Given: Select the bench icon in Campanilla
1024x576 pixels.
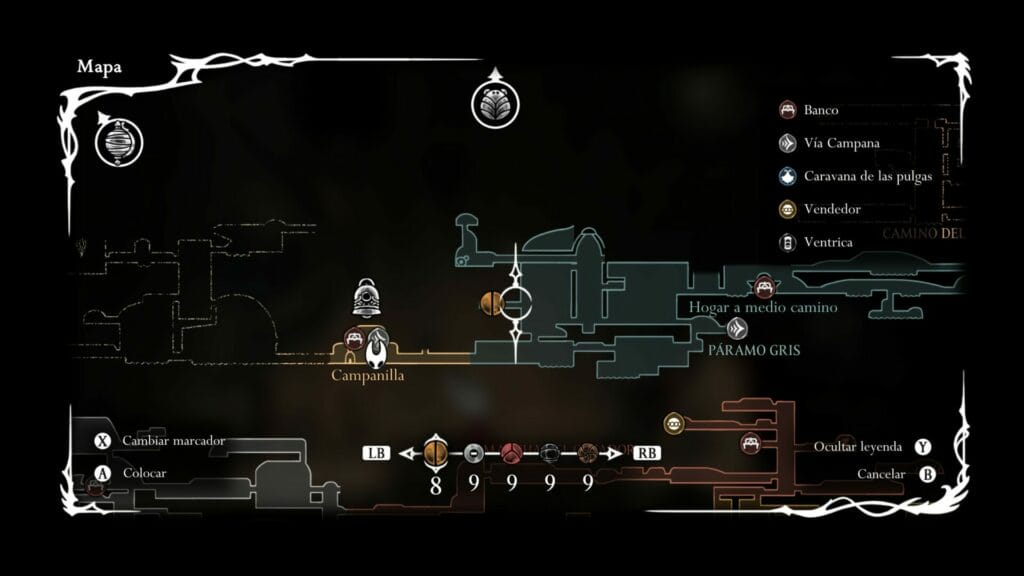Looking at the screenshot, I should [x=354, y=338].
